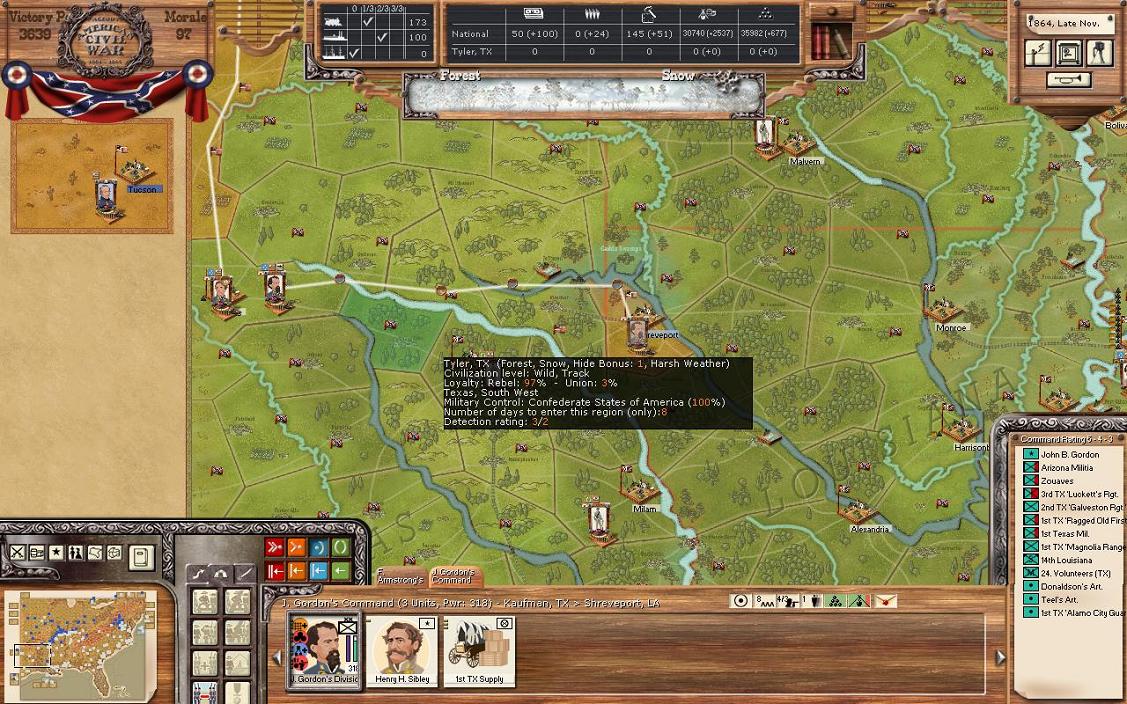Switch to F. Armstrong's stack tab
This screenshot has height=704, width=1127.
click(x=400, y=576)
